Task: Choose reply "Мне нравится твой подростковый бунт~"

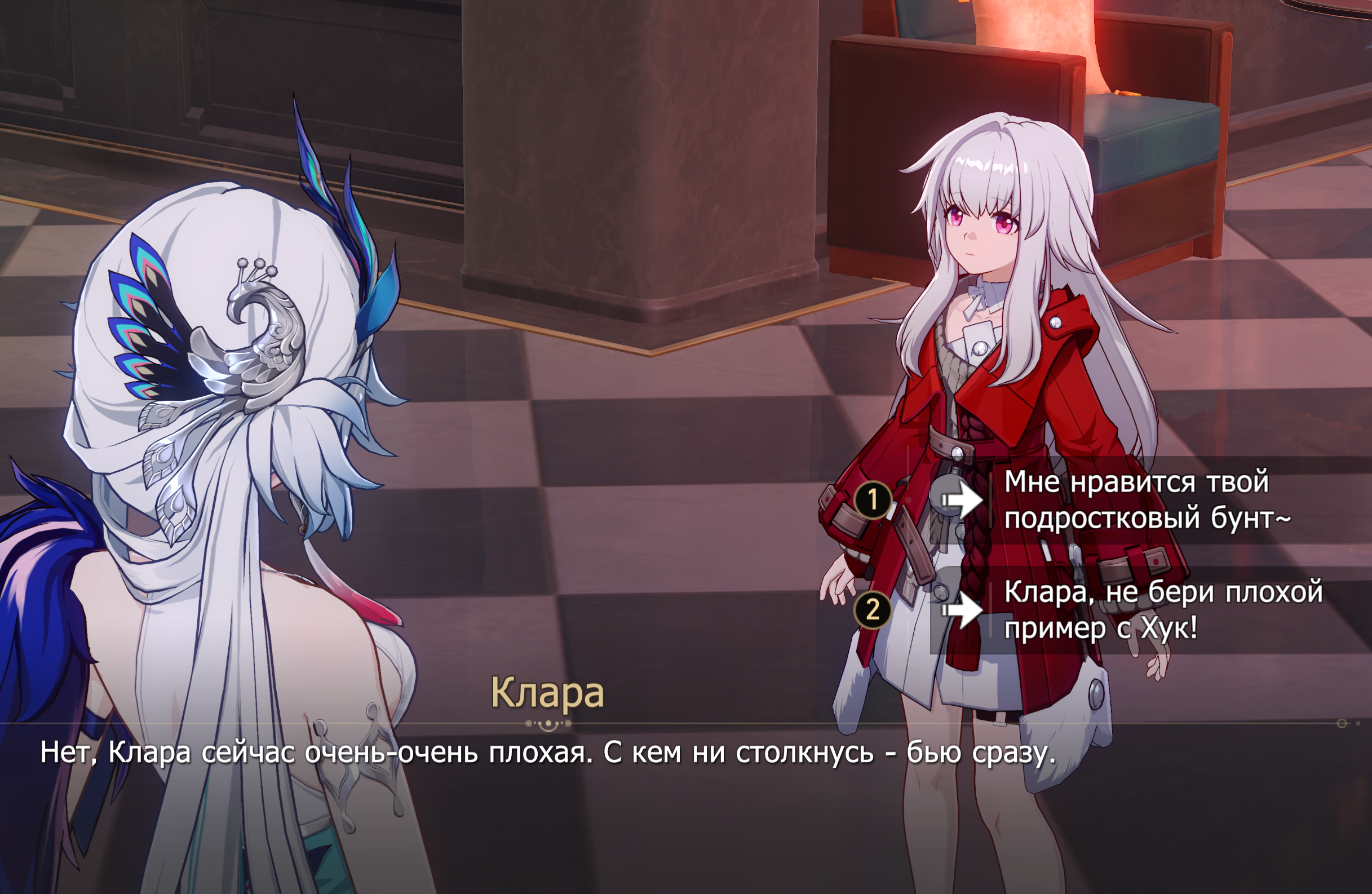Action: pos(1146,499)
